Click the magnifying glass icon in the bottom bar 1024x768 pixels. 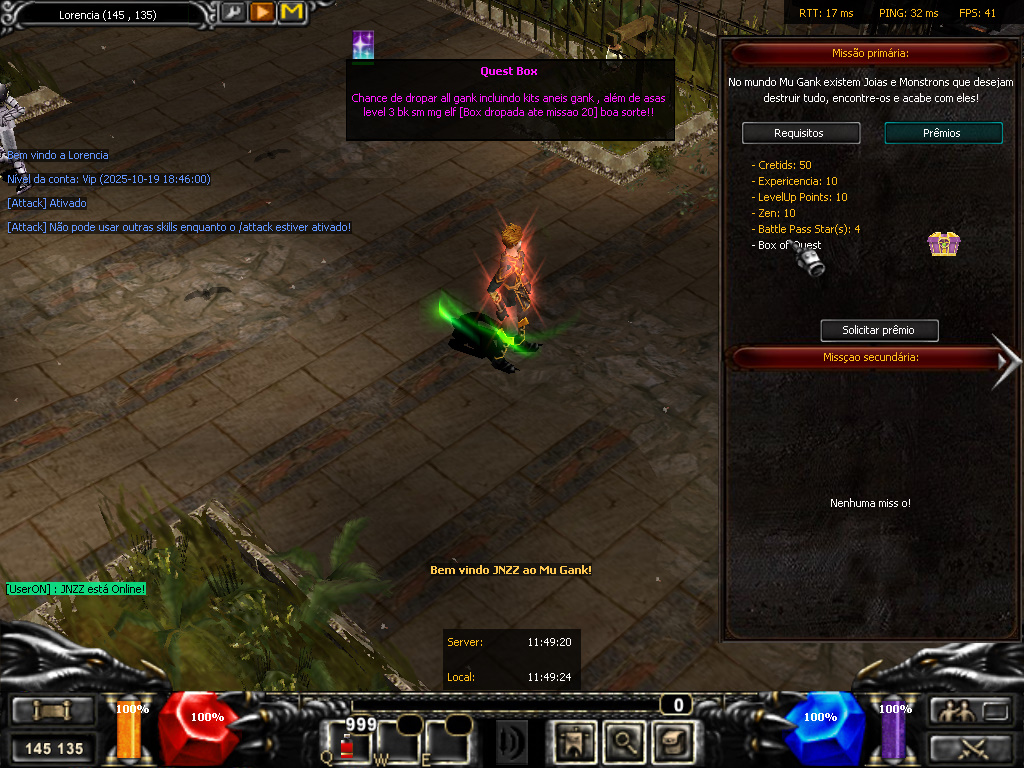click(625, 741)
